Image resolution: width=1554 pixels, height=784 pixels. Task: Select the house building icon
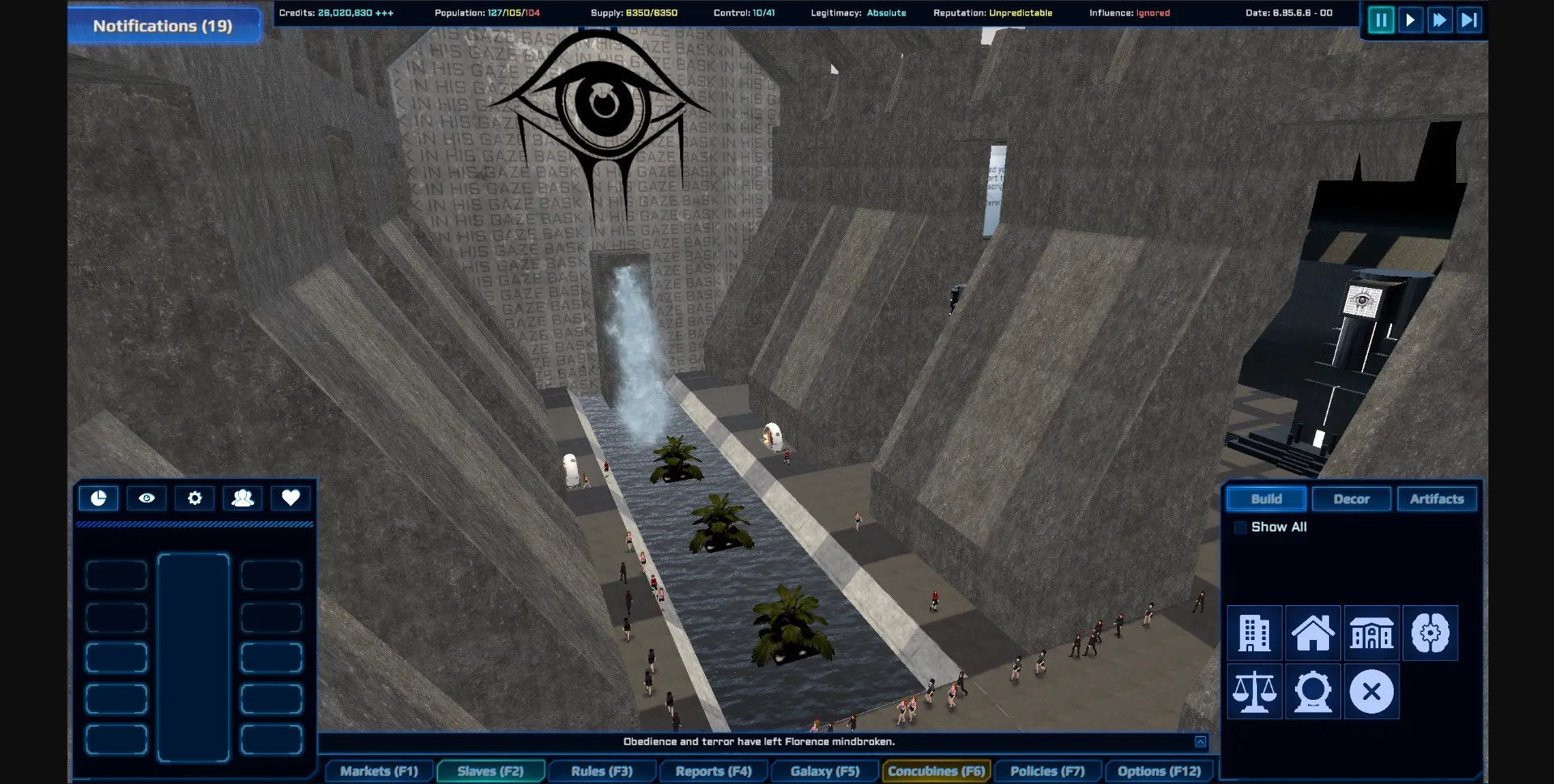1313,633
